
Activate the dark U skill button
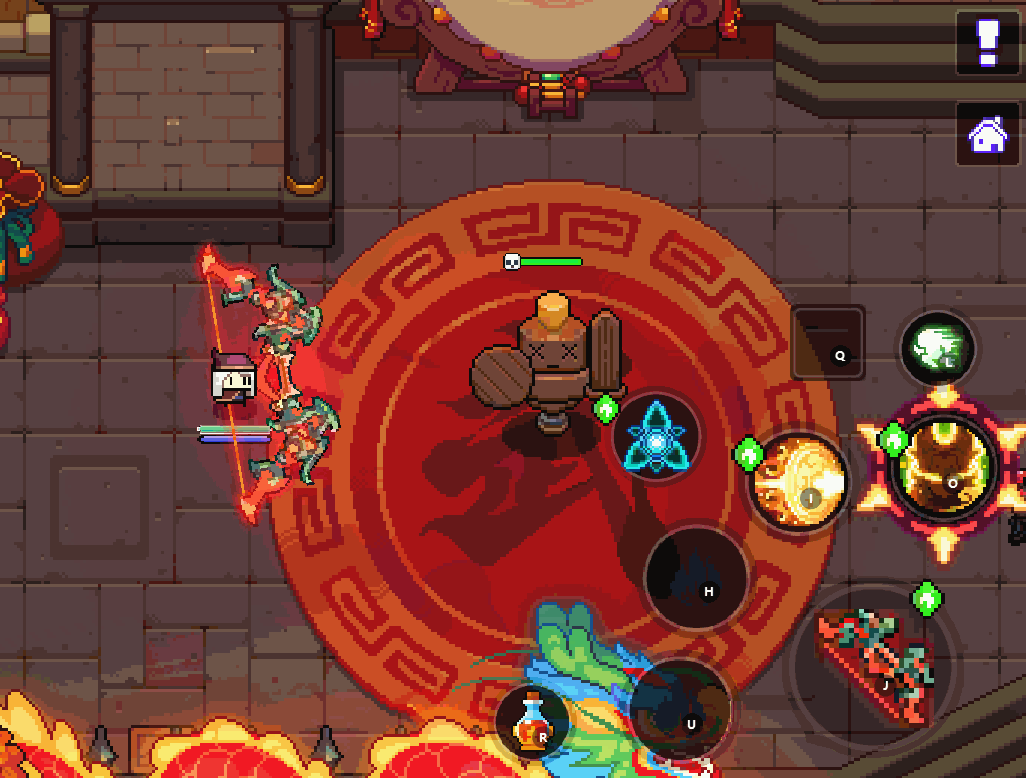click(x=679, y=708)
